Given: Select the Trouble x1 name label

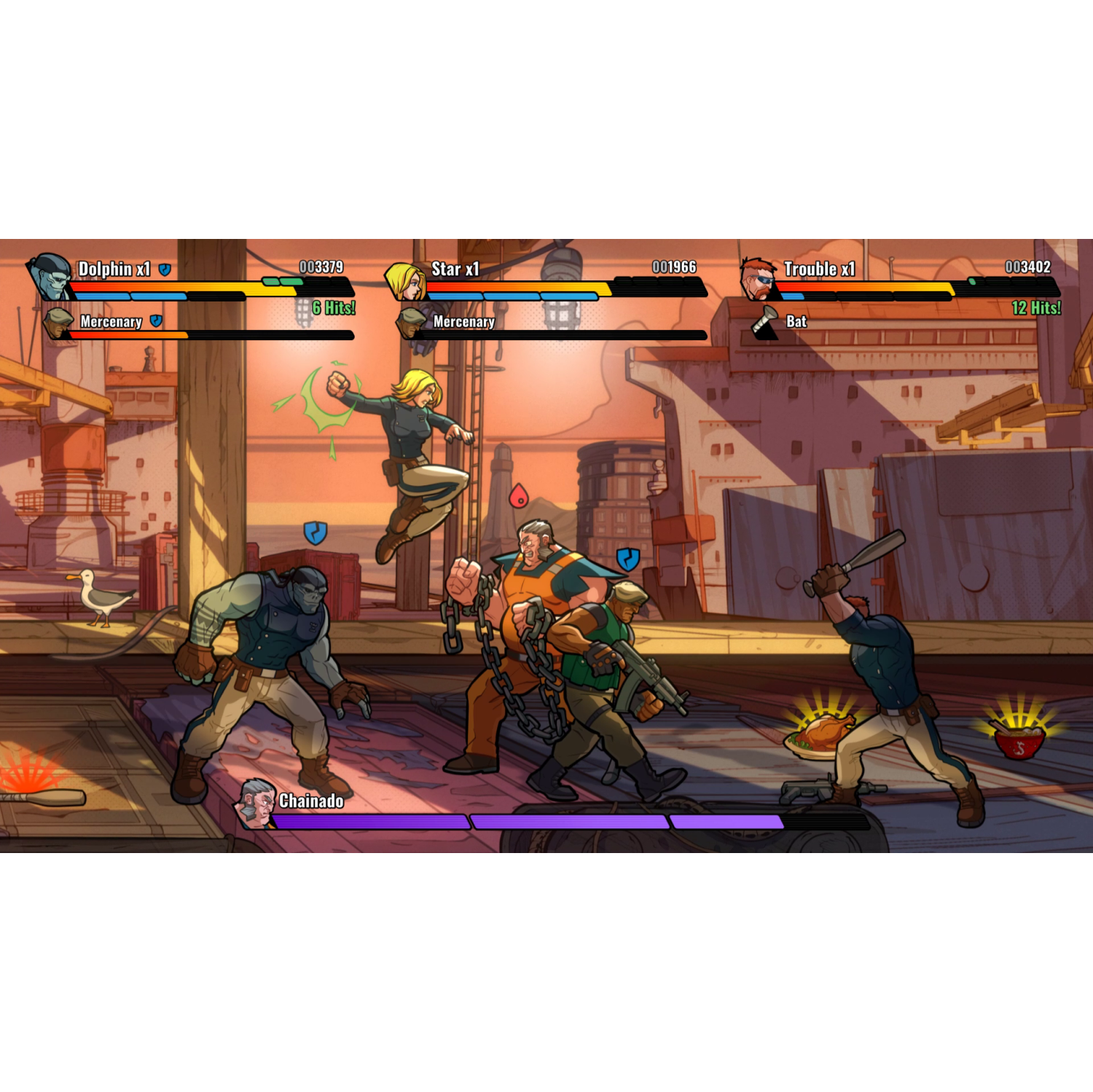Looking at the screenshot, I should 818,268.
